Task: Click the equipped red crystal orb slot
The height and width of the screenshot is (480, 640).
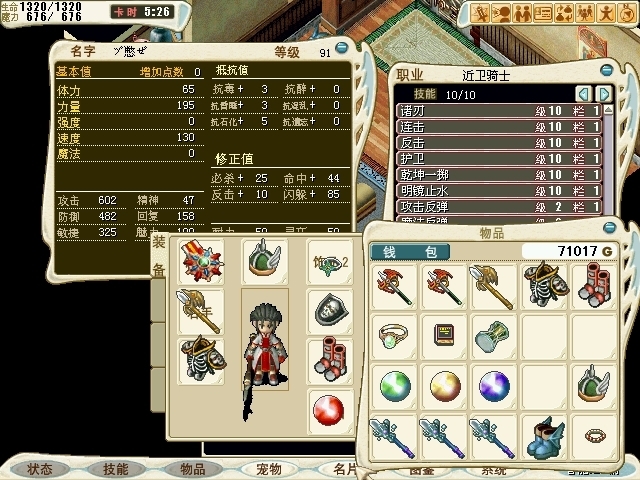Action: 328,409
